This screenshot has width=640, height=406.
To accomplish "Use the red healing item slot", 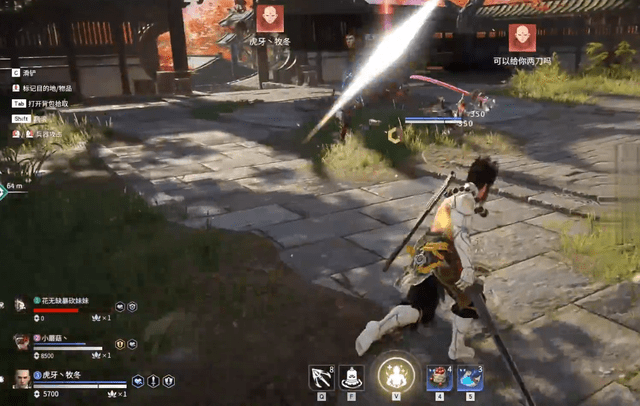I will (x=439, y=377).
